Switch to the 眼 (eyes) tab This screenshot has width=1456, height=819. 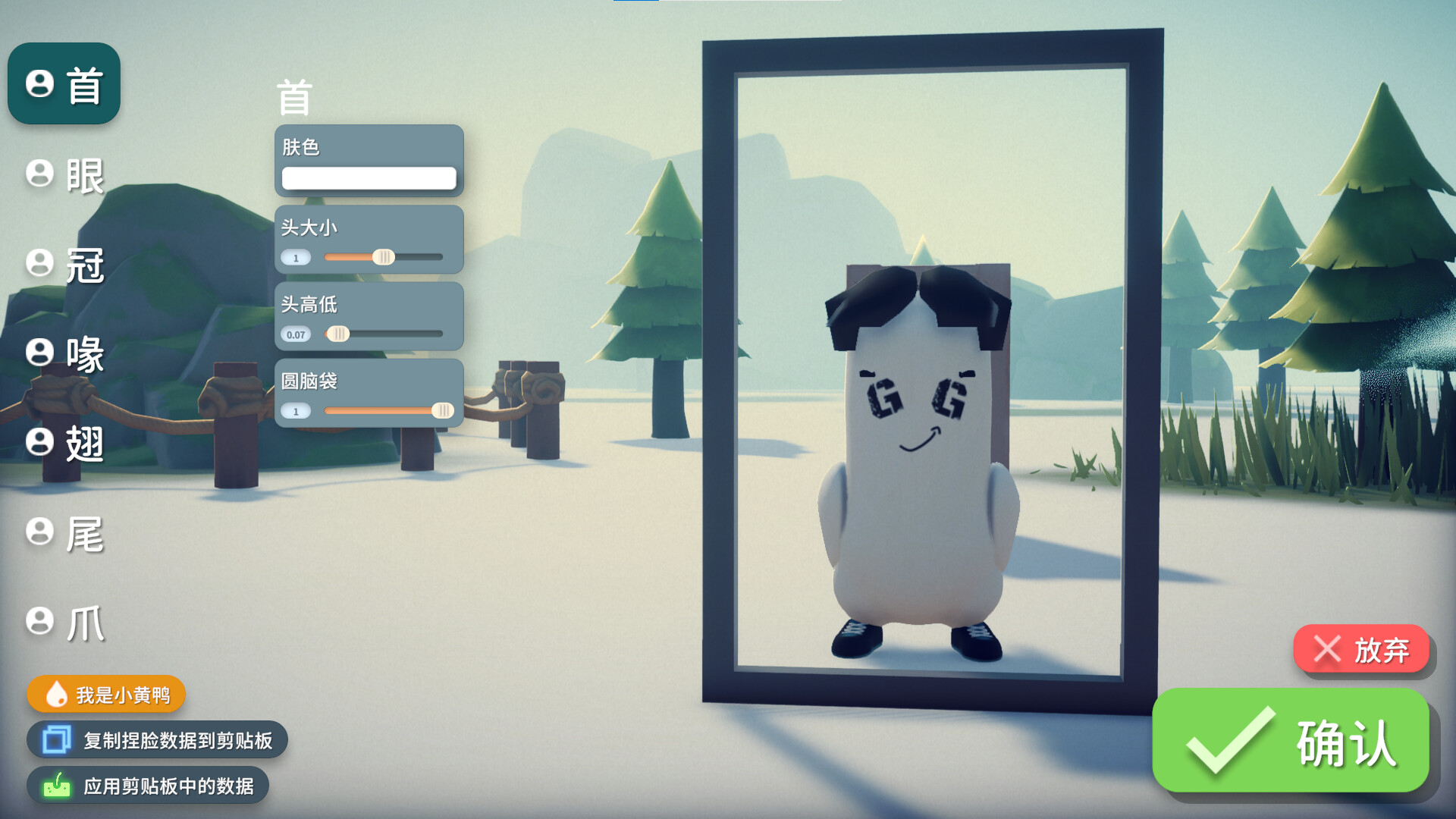pos(65,175)
